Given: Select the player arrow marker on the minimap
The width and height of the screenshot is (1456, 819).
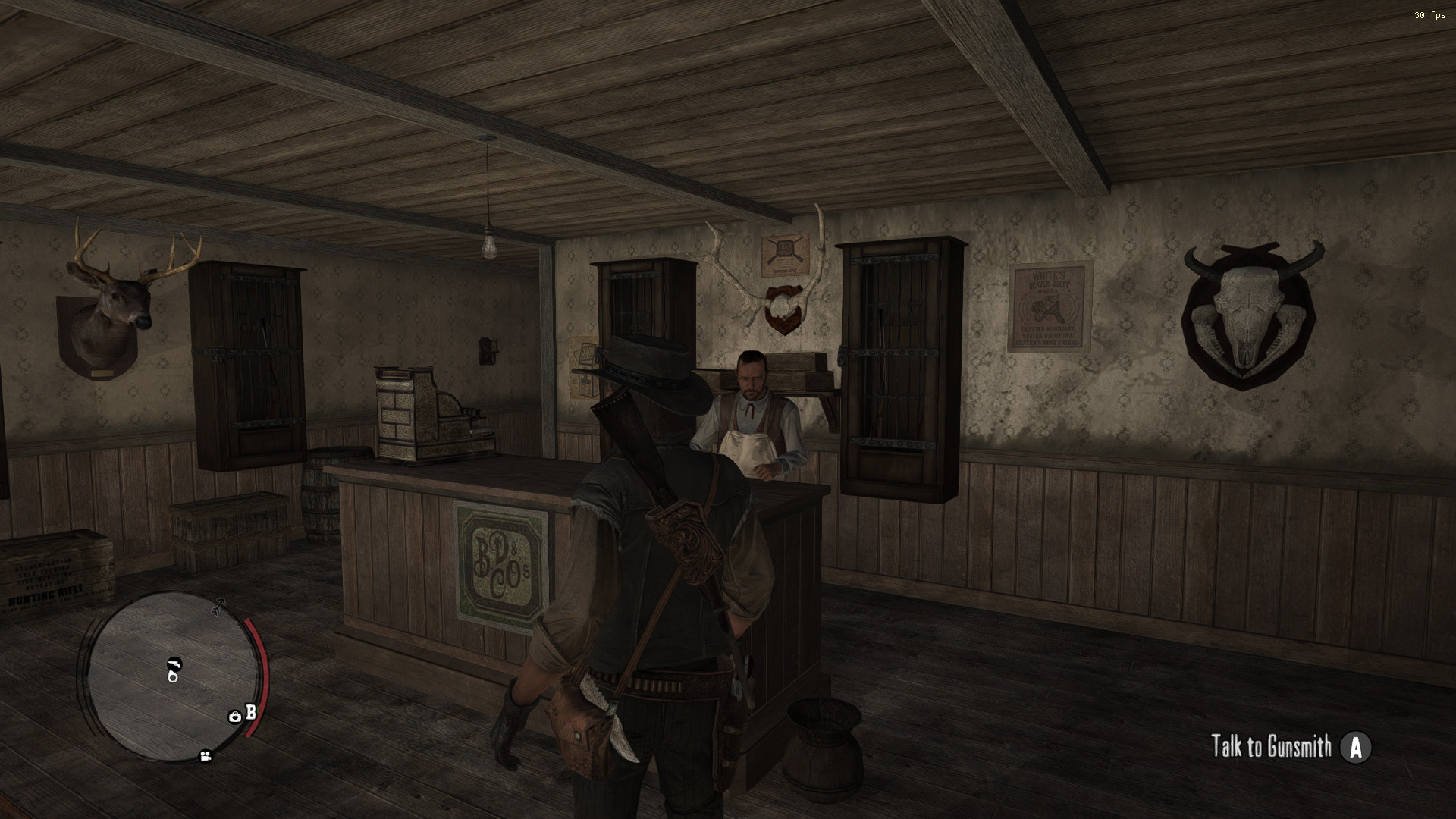Looking at the screenshot, I should click(x=218, y=607).
